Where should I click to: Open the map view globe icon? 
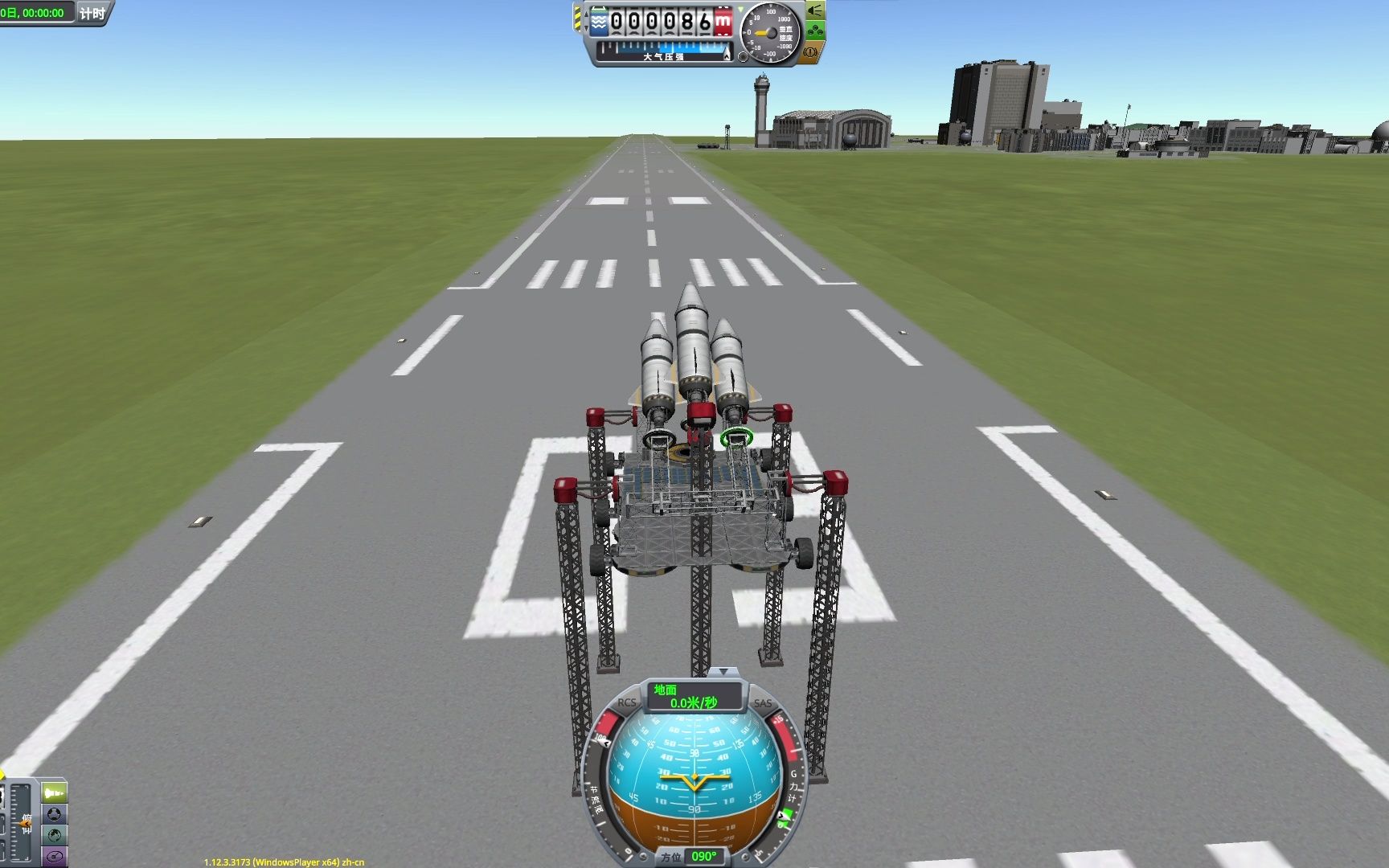pyautogui.click(x=54, y=835)
